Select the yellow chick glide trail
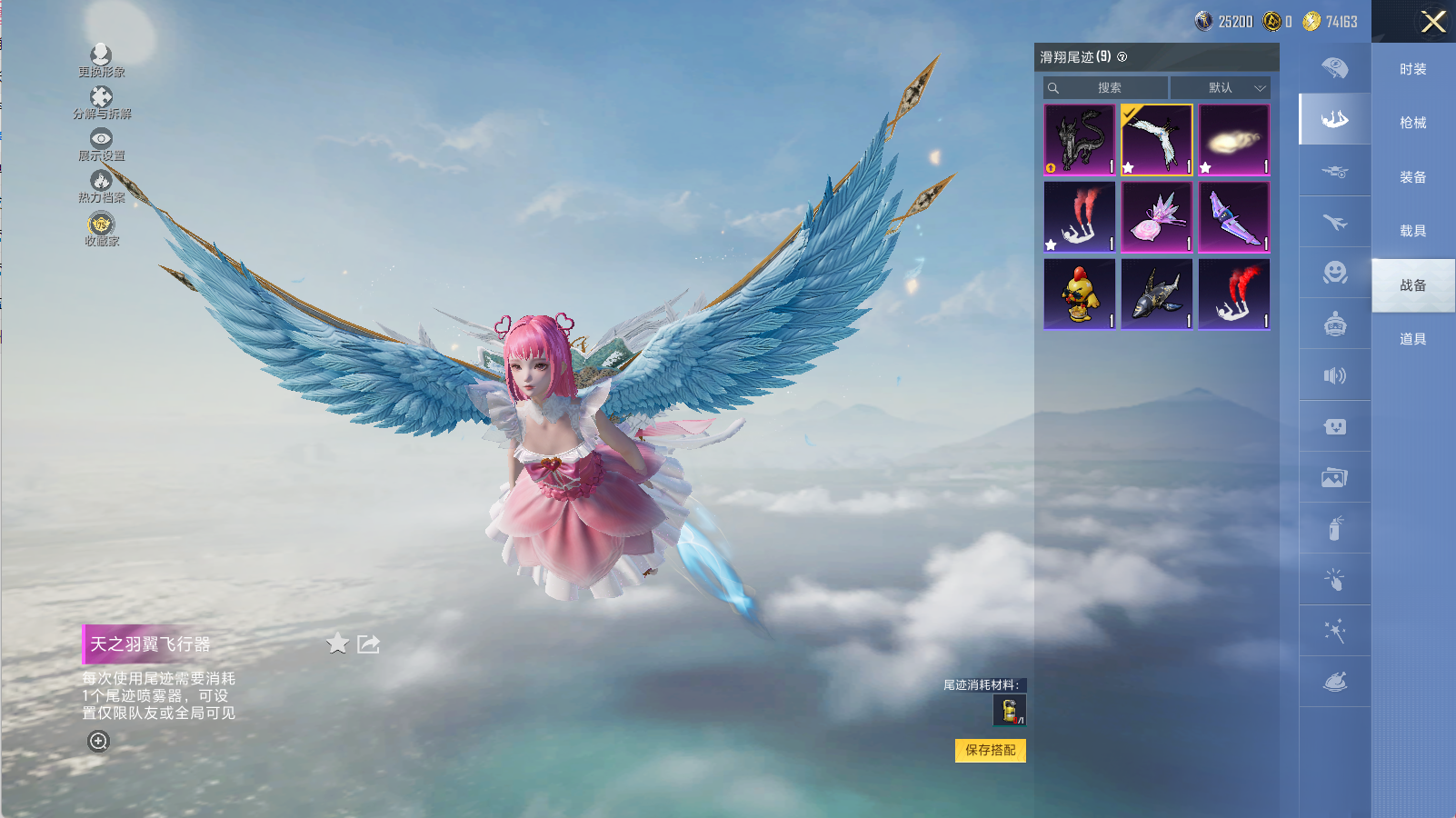This screenshot has height=818, width=1456. [1079, 294]
